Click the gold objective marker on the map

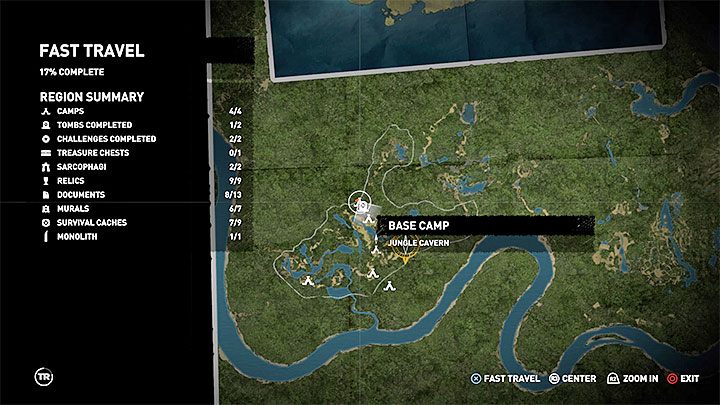pos(405,258)
